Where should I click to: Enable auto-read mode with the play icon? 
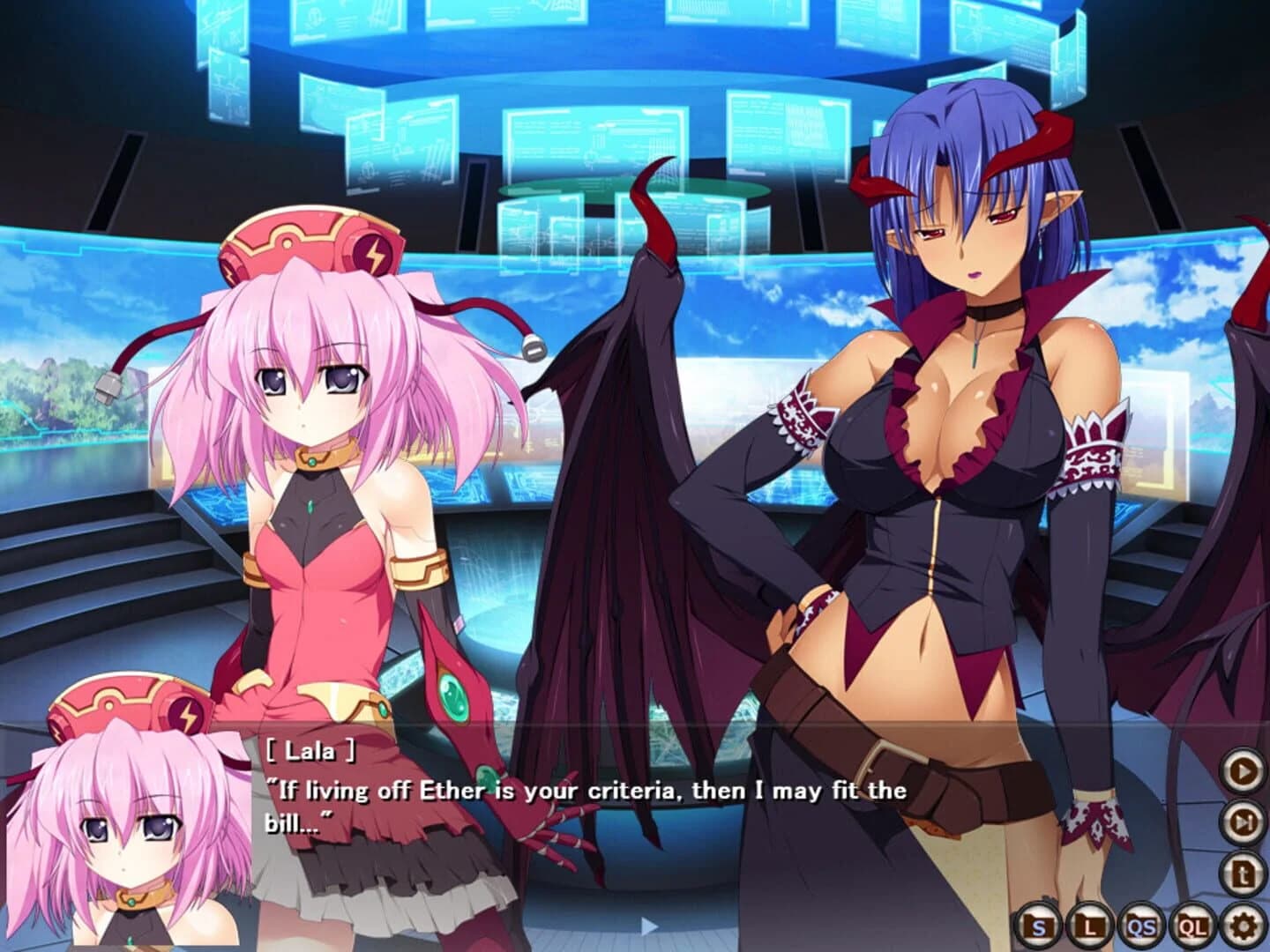pos(1242,767)
